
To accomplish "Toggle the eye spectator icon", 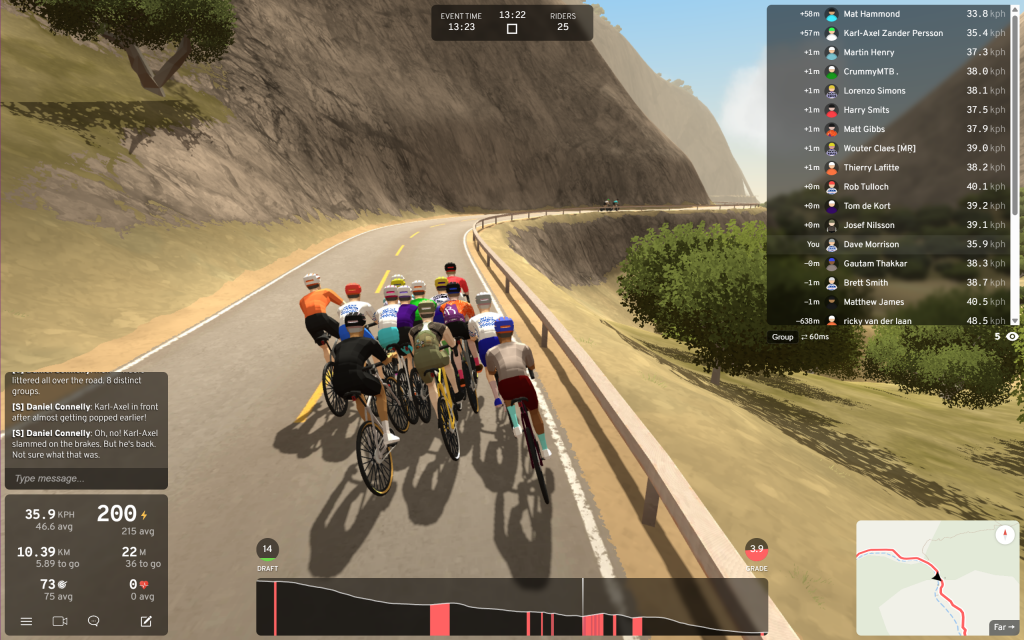I will click(x=1013, y=337).
